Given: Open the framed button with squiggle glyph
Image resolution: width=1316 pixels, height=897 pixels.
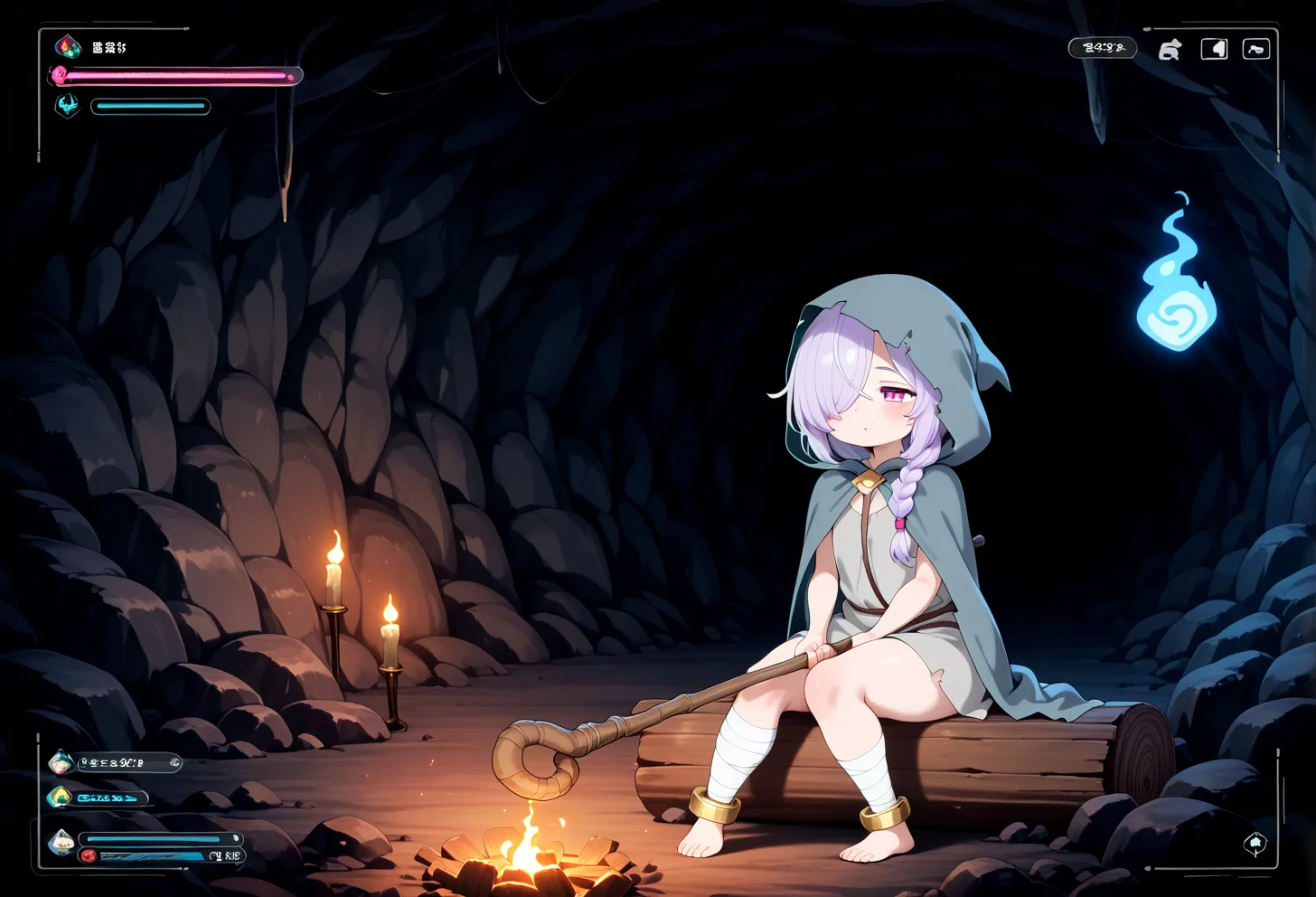Looking at the screenshot, I should pos(1256,49).
